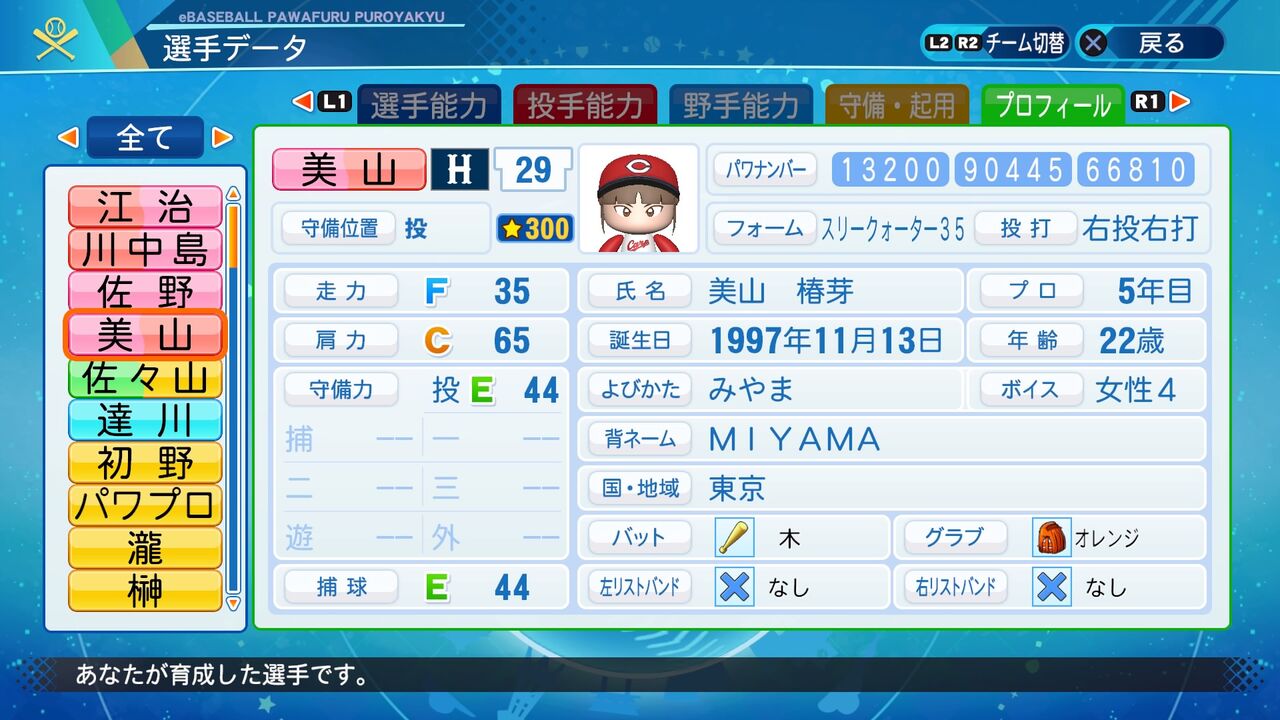The image size is (1280, 720).
Task: Open the フォーム selector showing スリークォーター35
Action: 765,229
